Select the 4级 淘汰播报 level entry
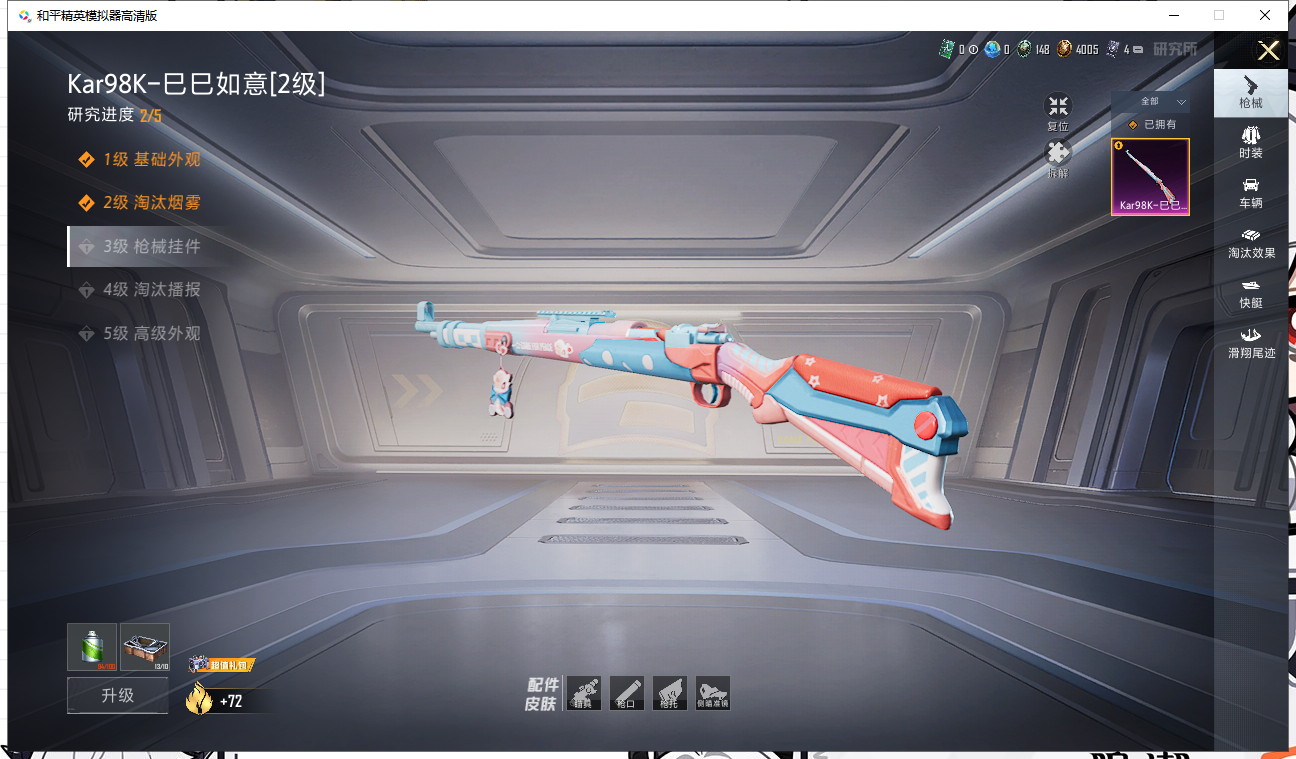 tap(151, 290)
